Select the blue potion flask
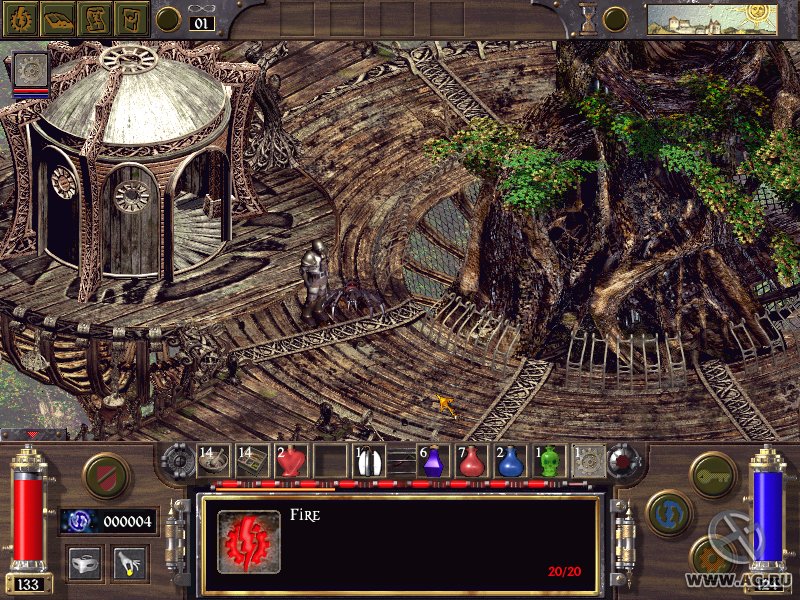 510,462
